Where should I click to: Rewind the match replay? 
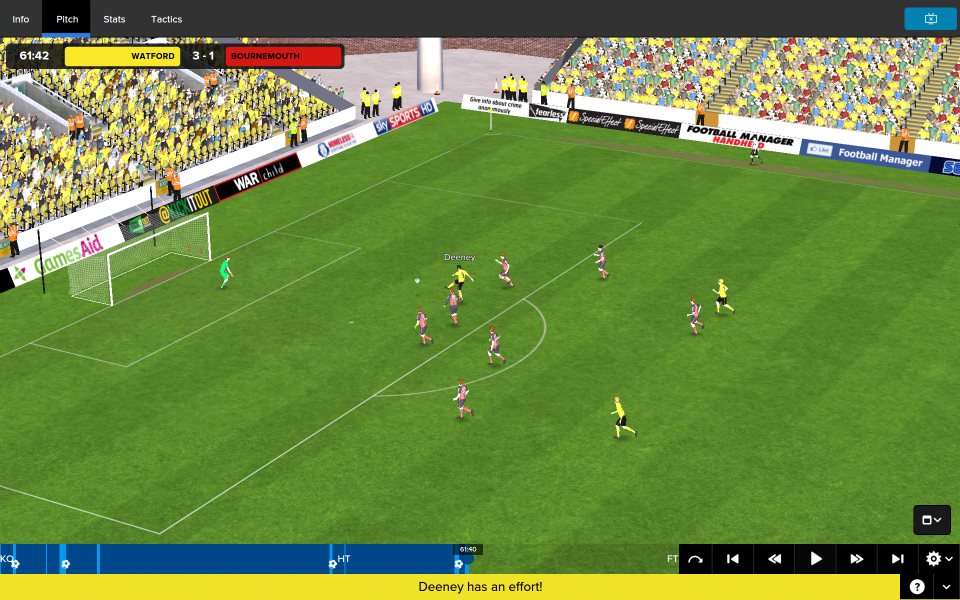coord(774,559)
